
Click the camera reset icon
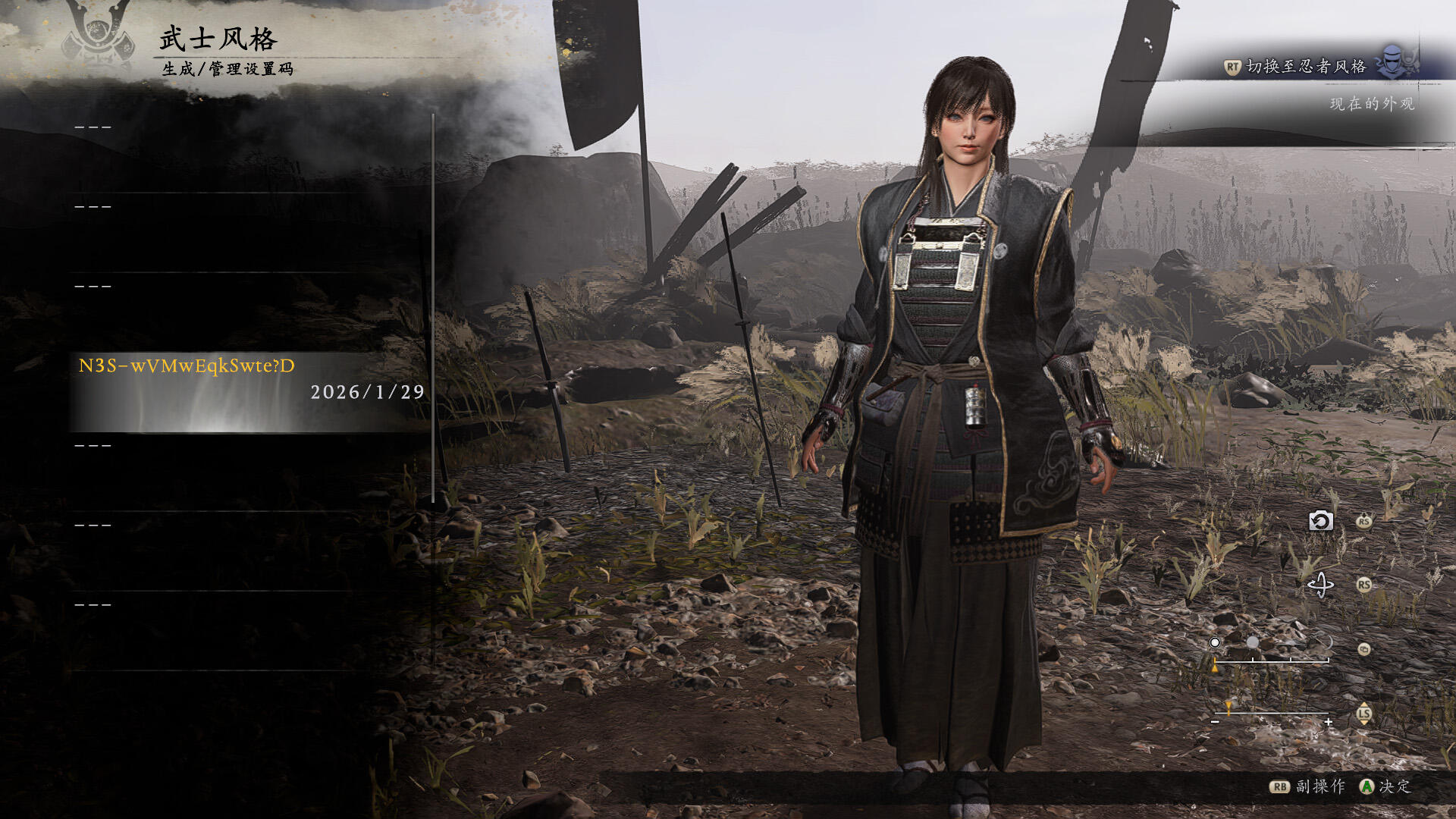(x=1320, y=521)
